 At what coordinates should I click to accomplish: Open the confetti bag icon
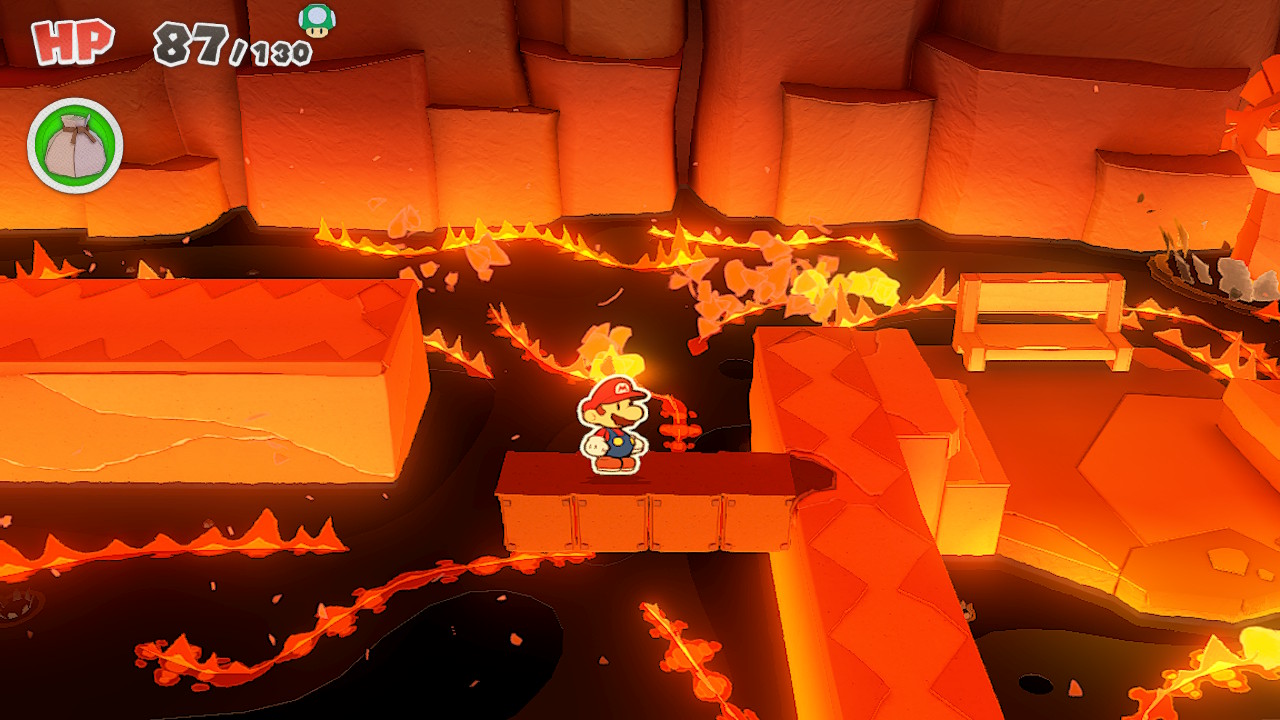(x=75, y=146)
